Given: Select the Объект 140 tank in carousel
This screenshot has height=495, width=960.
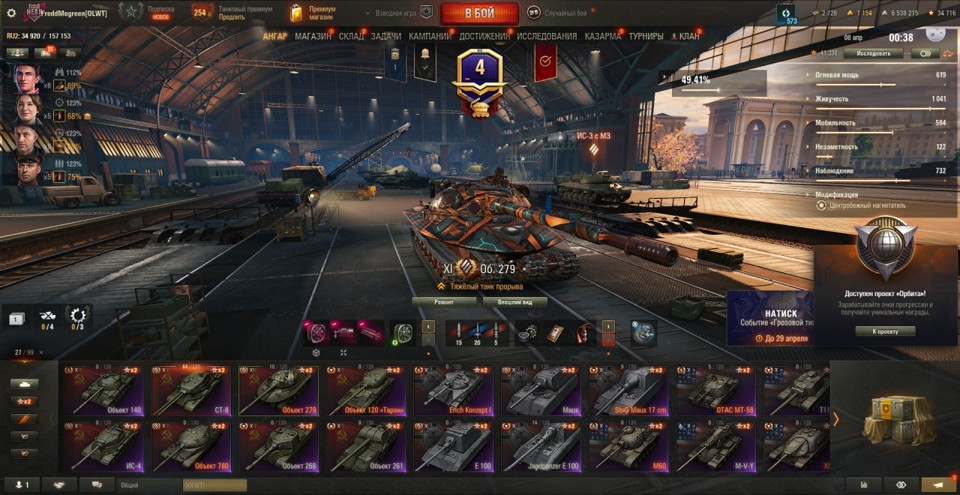Looking at the screenshot, I should (106, 389).
